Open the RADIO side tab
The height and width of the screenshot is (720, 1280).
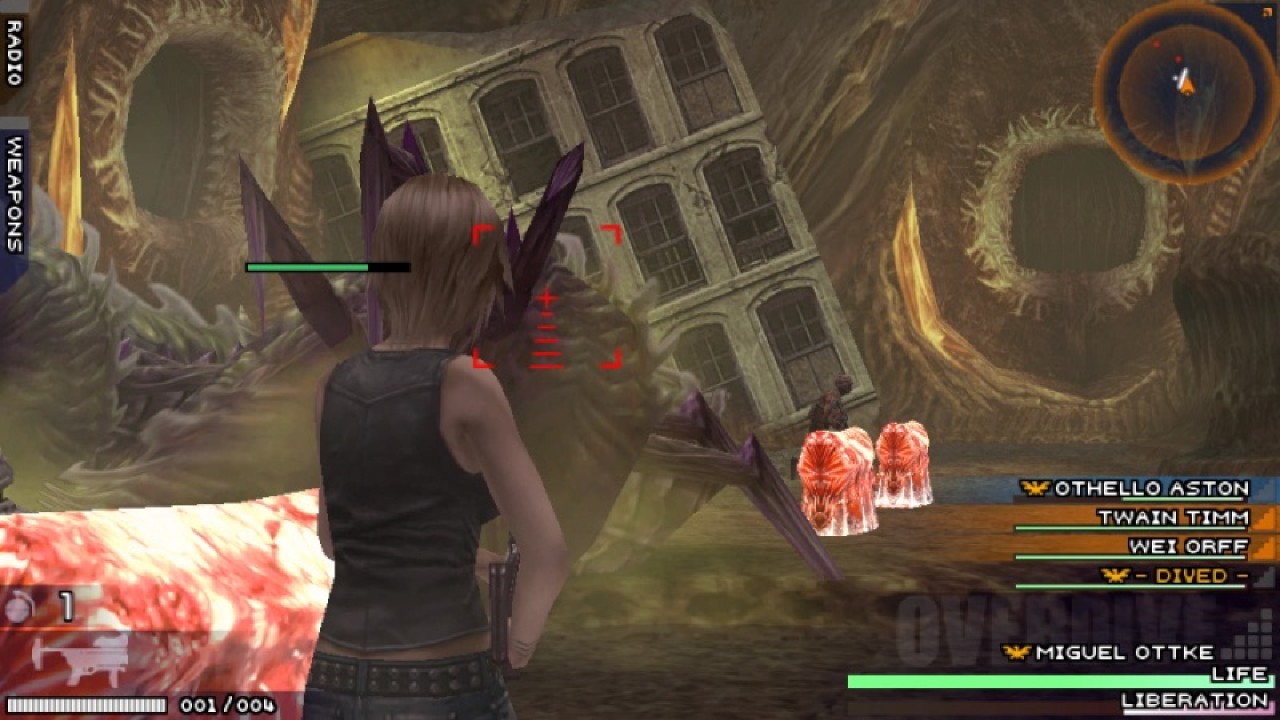coord(14,49)
